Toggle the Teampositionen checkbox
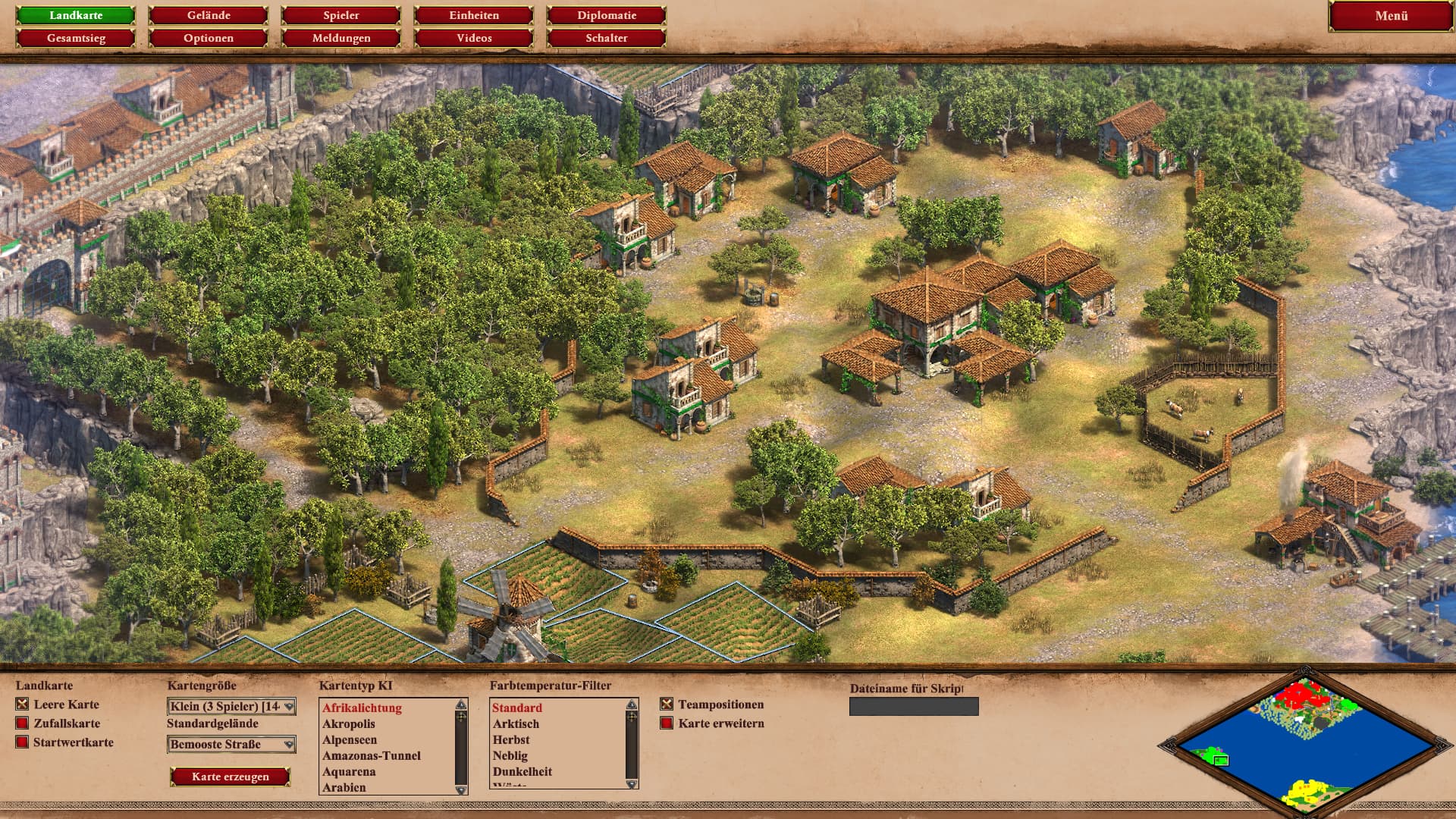Screen dimensions: 1456x819 (x=667, y=704)
